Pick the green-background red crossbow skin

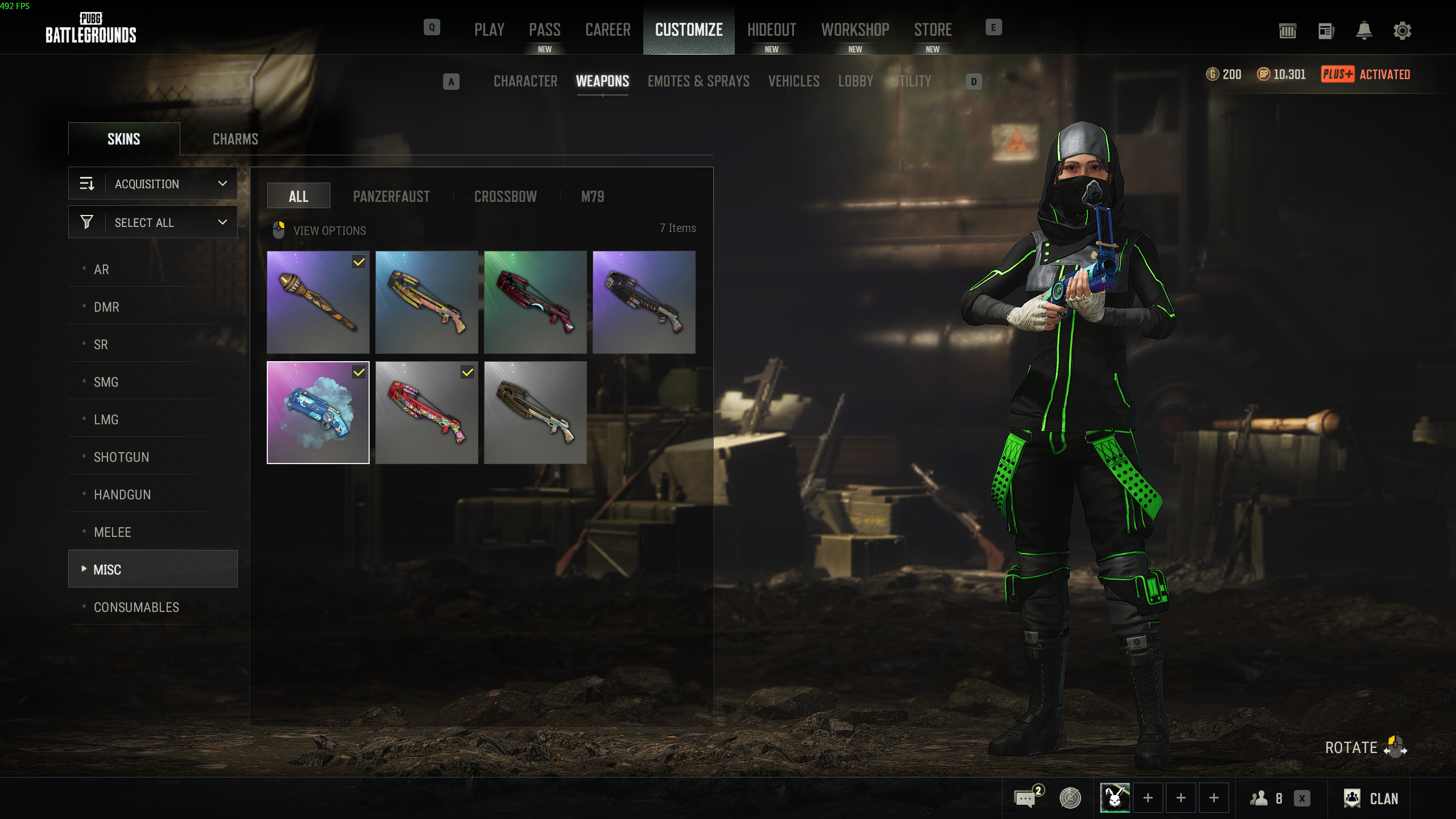(535, 302)
